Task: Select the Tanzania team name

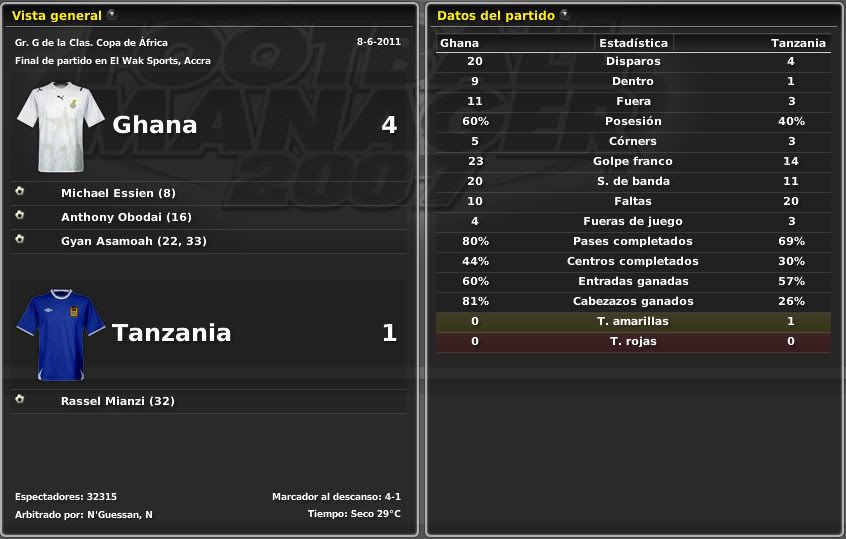Action: click(x=171, y=333)
